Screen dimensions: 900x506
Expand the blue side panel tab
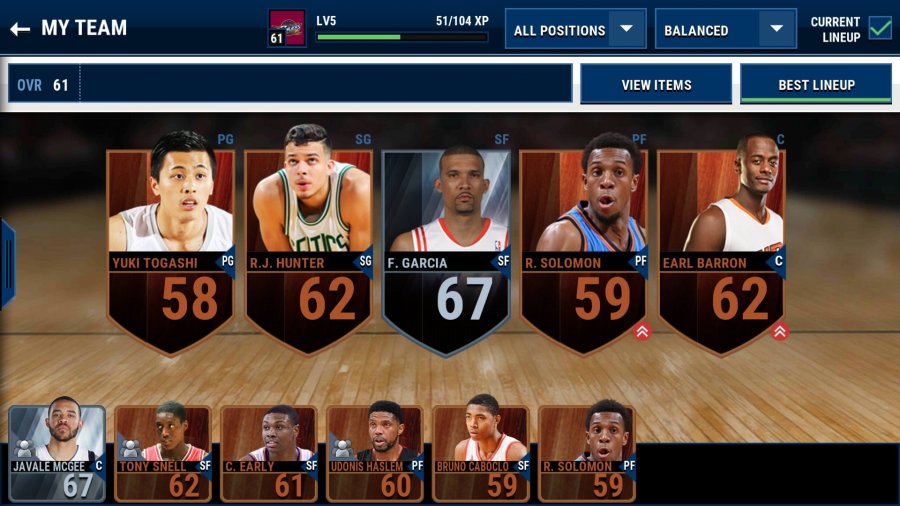(6, 263)
